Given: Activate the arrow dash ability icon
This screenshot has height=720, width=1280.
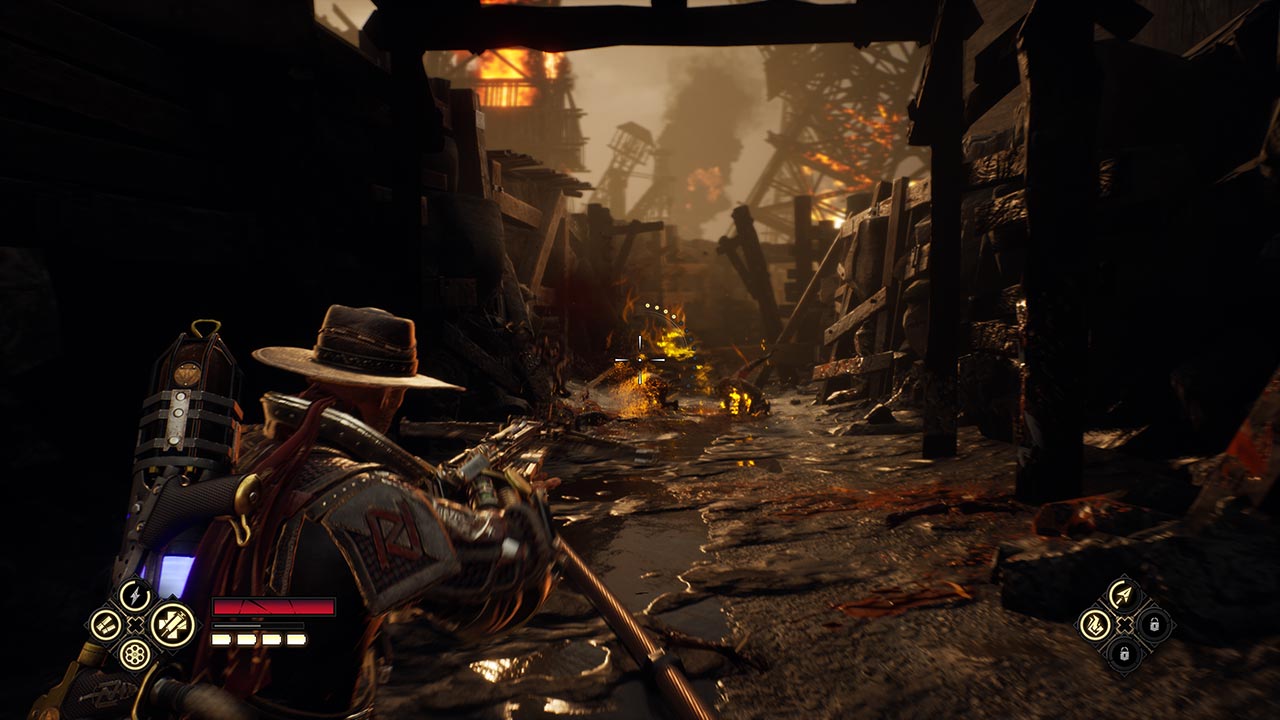Looking at the screenshot, I should pyautogui.click(x=1125, y=595).
